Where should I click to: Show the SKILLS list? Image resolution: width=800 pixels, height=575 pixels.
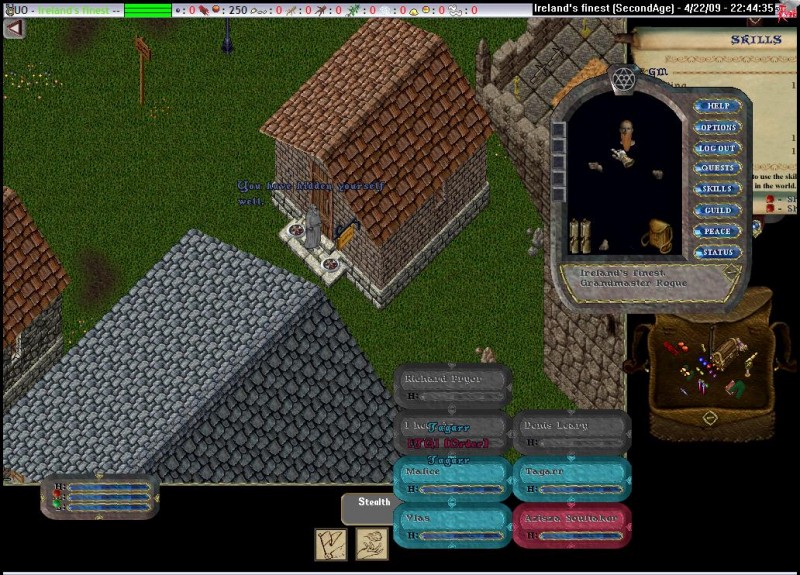click(717, 189)
